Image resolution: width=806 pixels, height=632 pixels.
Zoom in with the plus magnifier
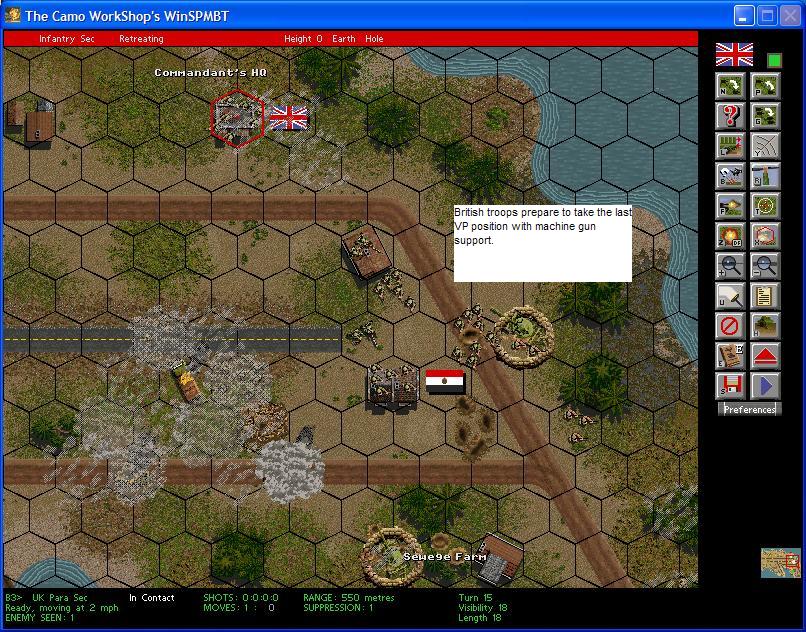pos(731,266)
